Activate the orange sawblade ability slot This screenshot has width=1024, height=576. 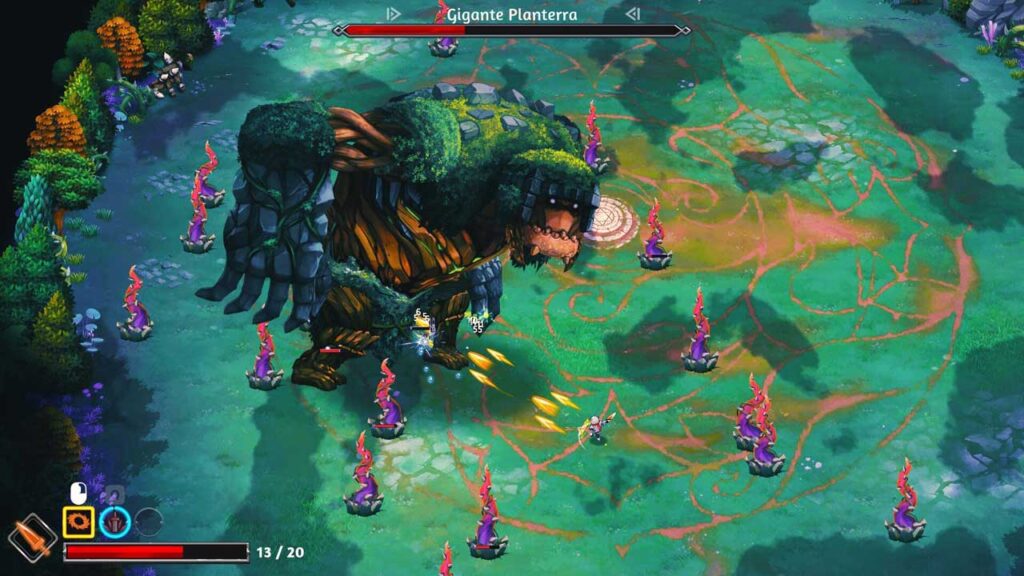[x=79, y=521]
